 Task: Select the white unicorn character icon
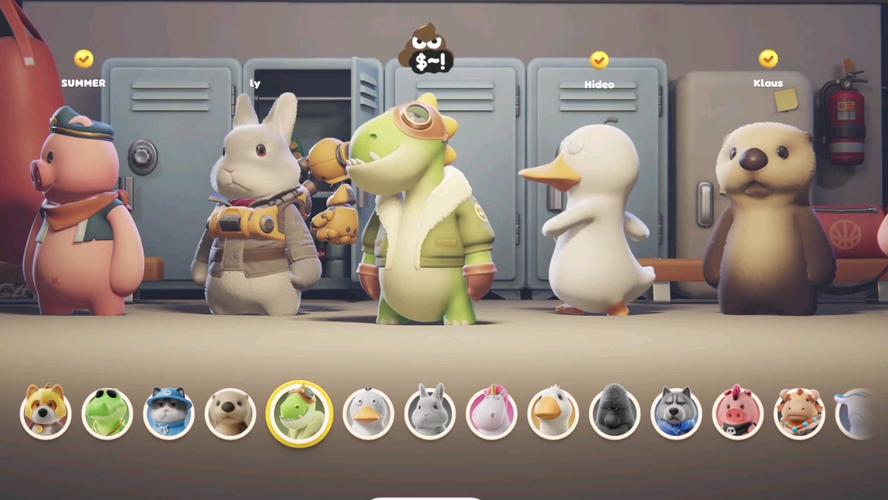[x=491, y=413]
